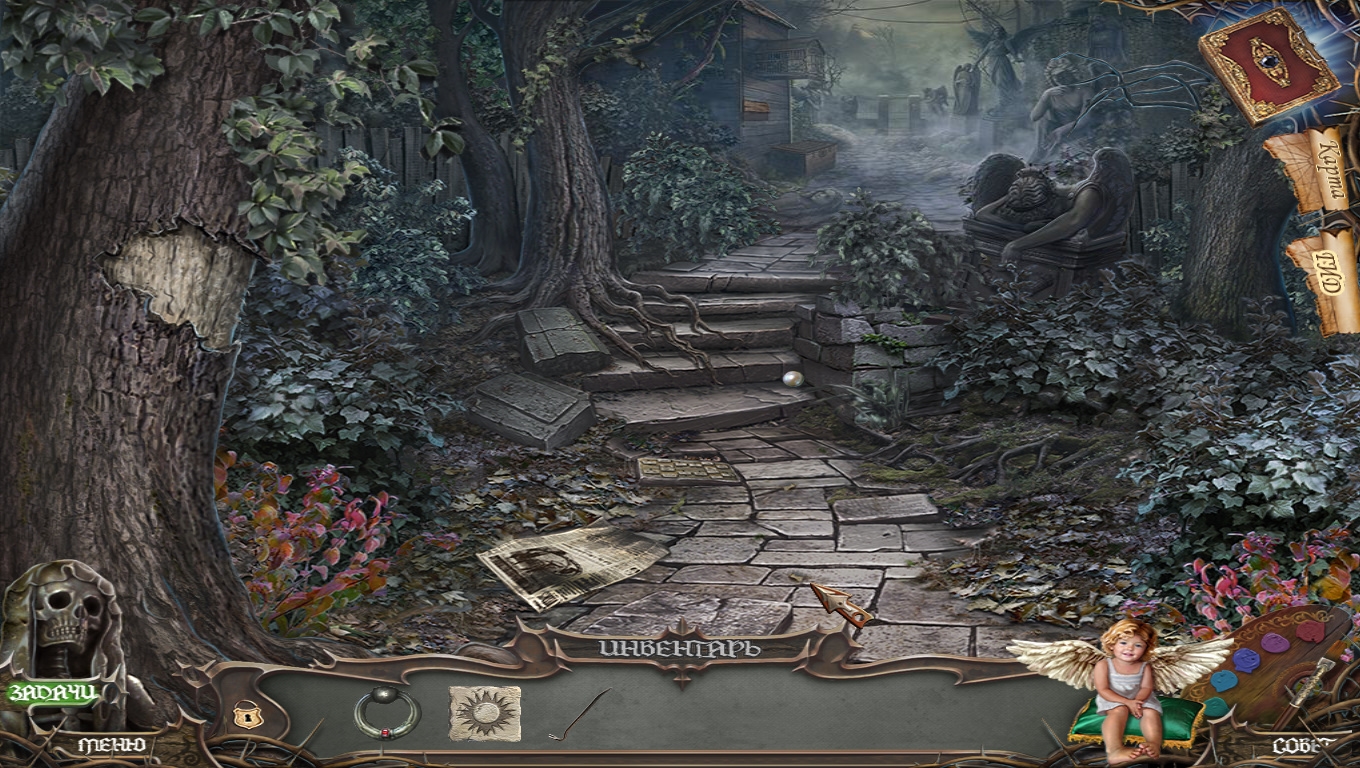Pick the sun emblem stone tile
Viewport: 1360px width, 768px height.
(x=485, y=712)
